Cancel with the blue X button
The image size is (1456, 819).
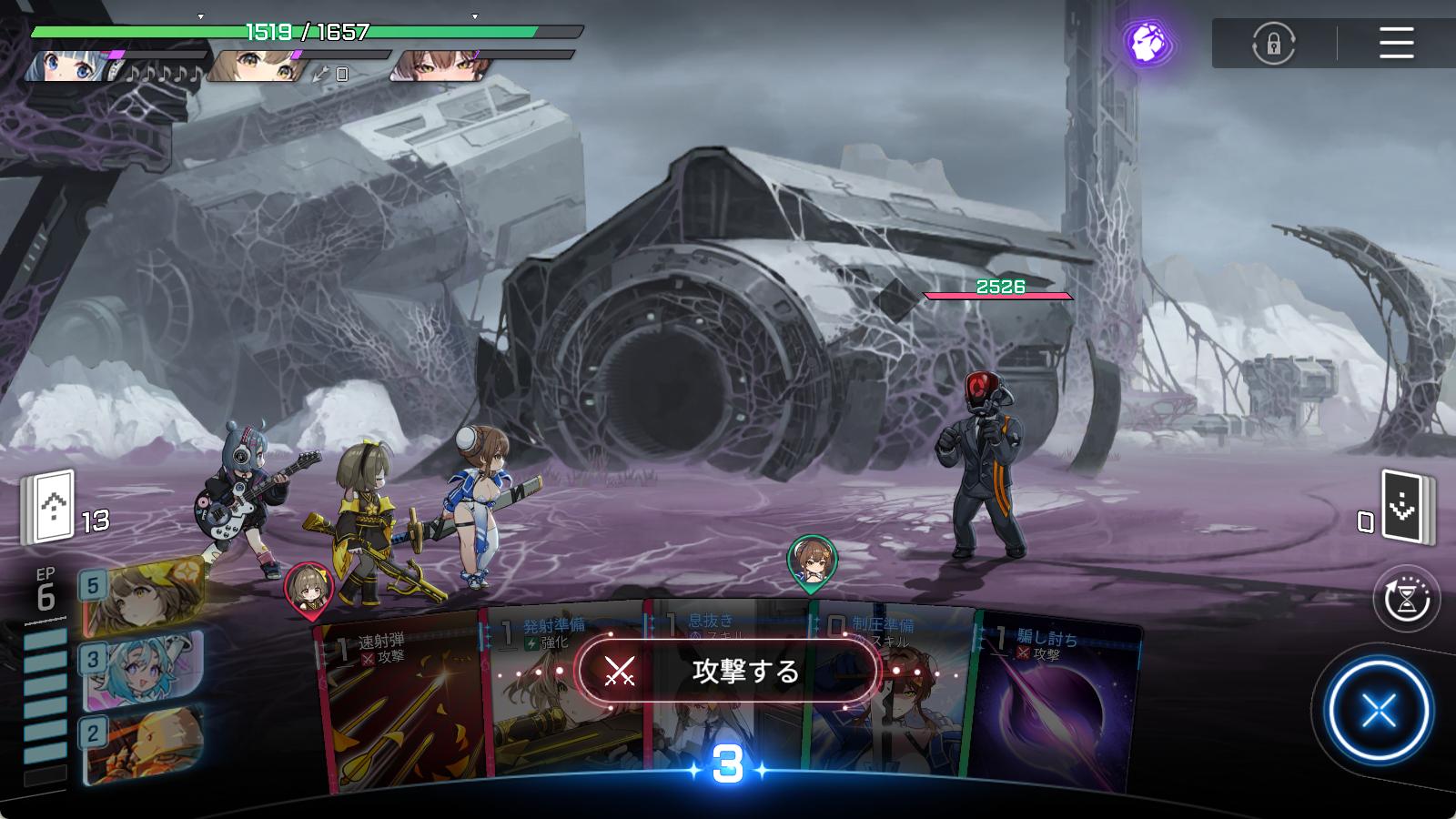[x=1379, y=711]
